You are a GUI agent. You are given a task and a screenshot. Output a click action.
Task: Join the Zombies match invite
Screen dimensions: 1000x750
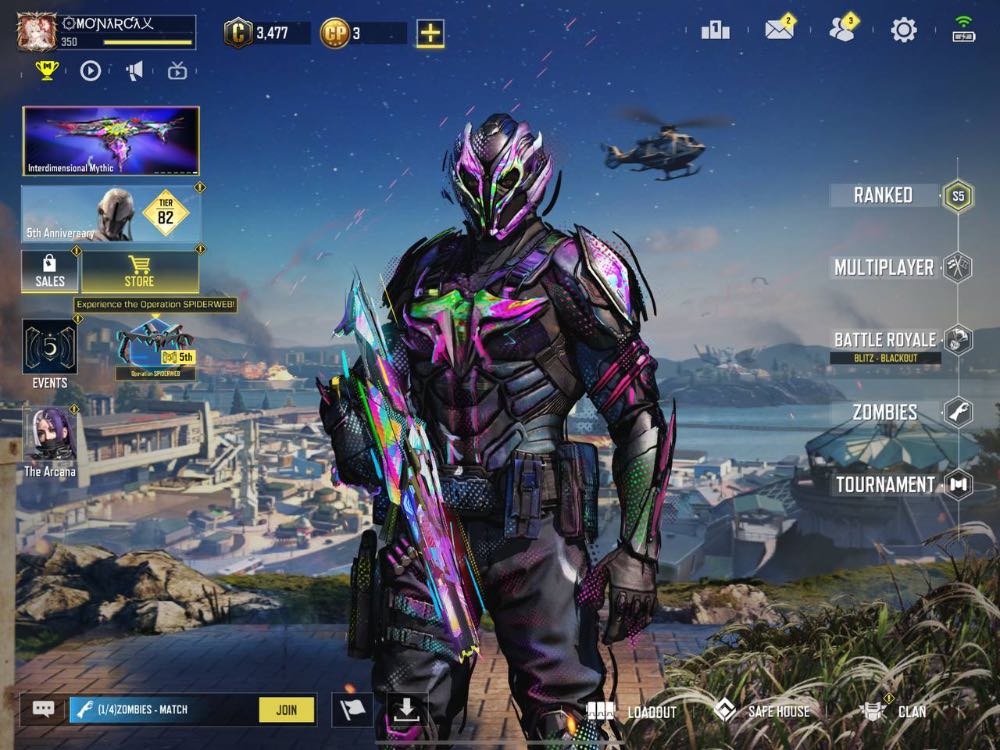[x=286, y=710]
